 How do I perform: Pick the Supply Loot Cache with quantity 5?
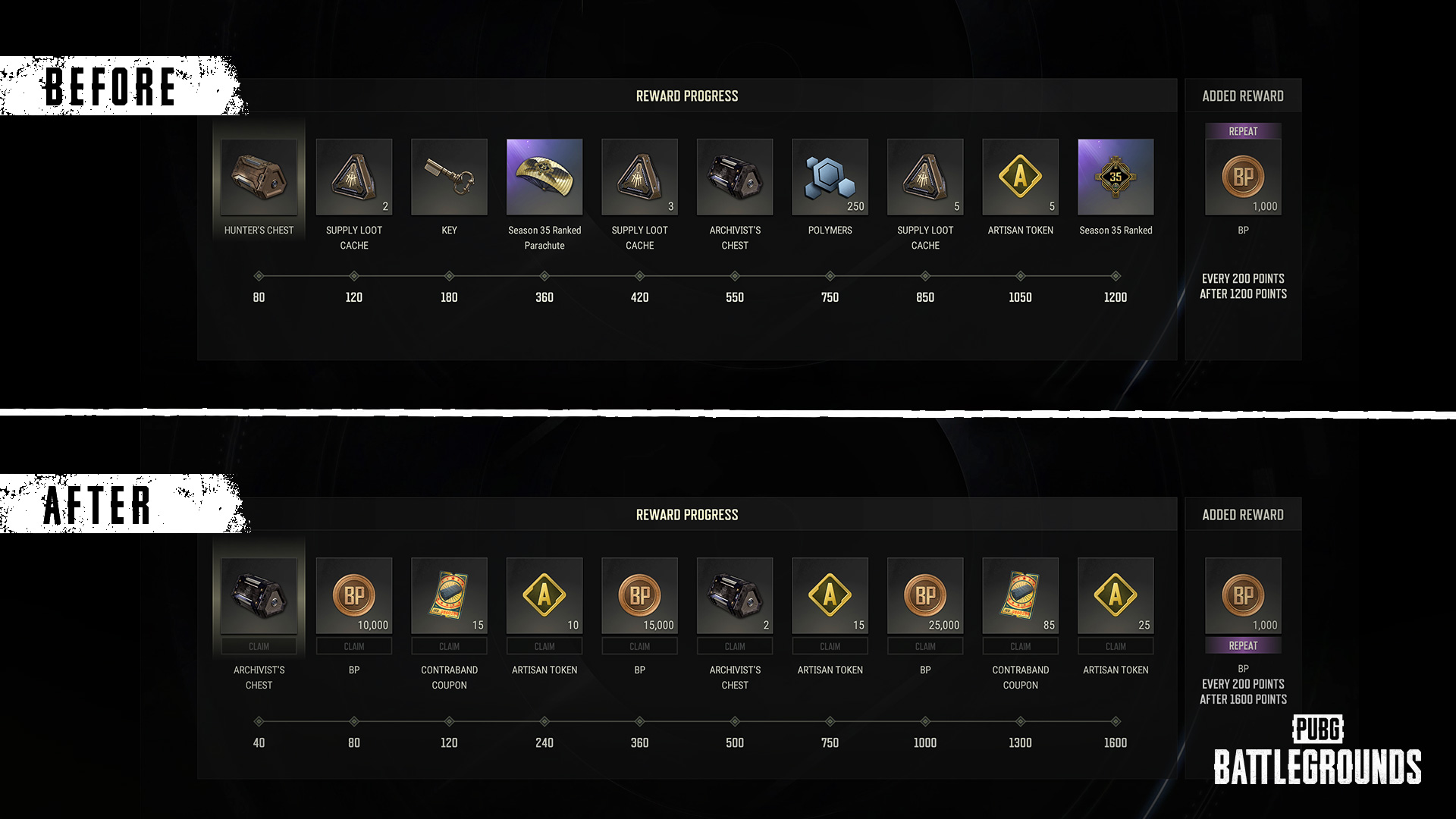pos(925,177)
